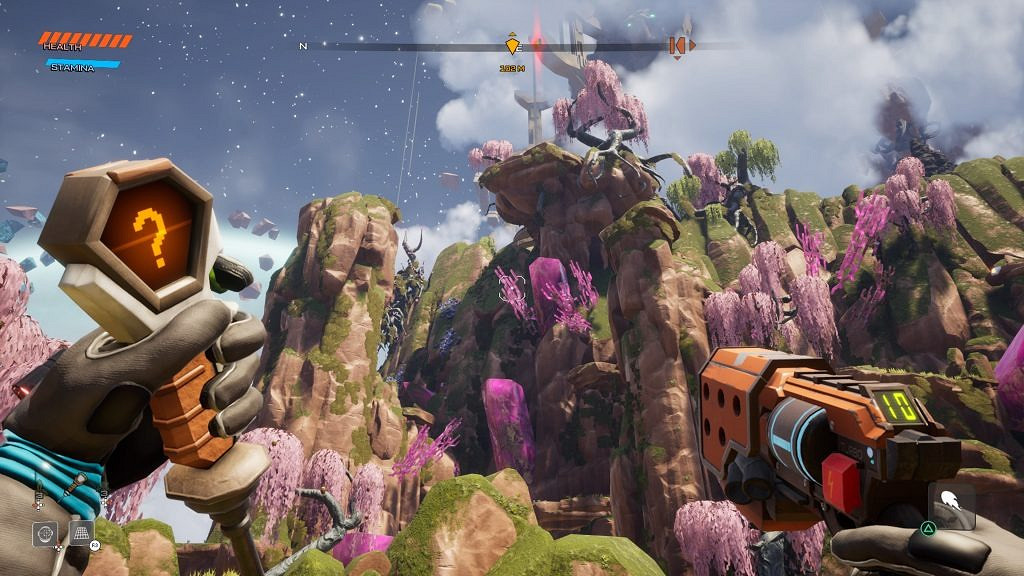The image size is (1024, 576).
Task: Activate the grid net ability icon
Action: [80, 532]
